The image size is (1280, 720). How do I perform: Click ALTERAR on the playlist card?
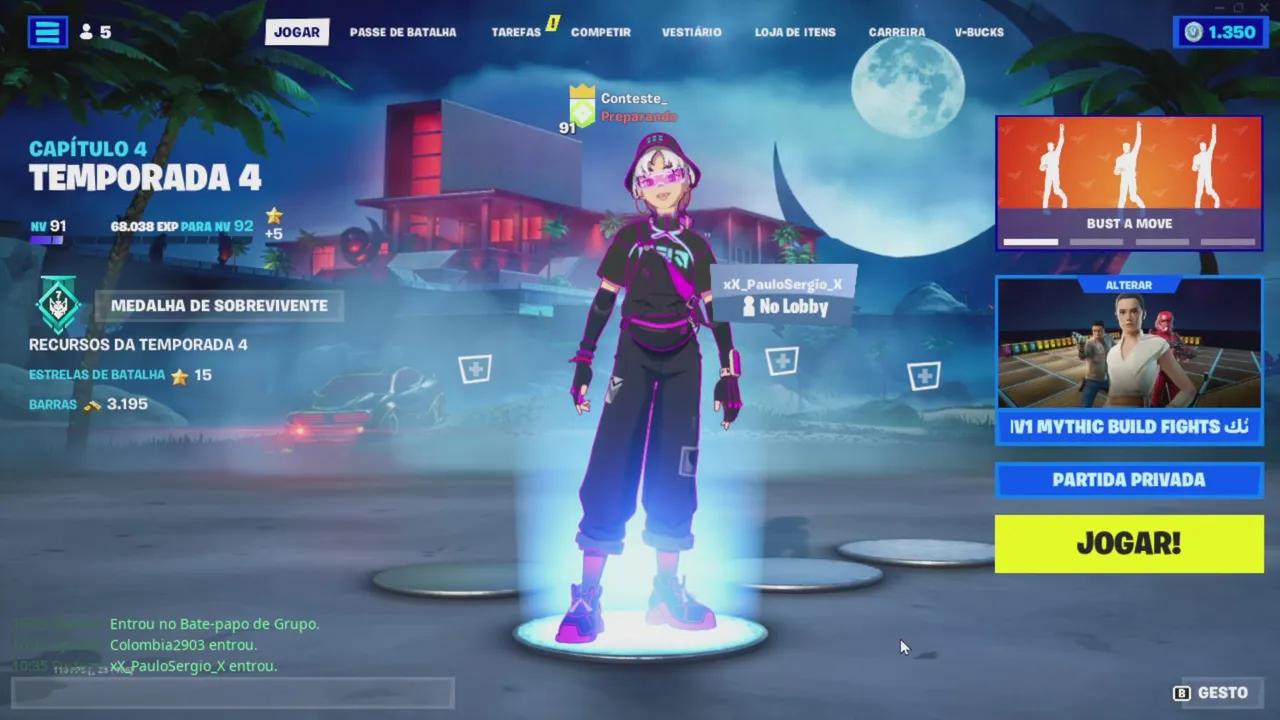click(1128, 285)
